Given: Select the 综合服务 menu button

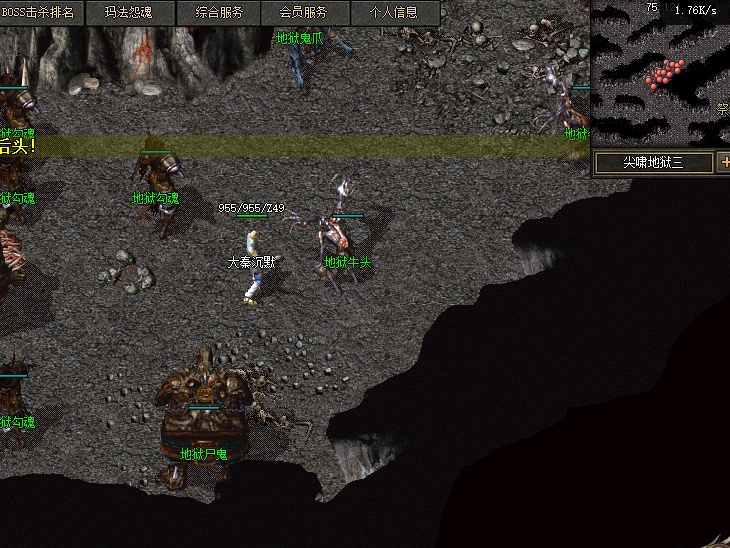Looking at the screenshot, I should 218,13.
